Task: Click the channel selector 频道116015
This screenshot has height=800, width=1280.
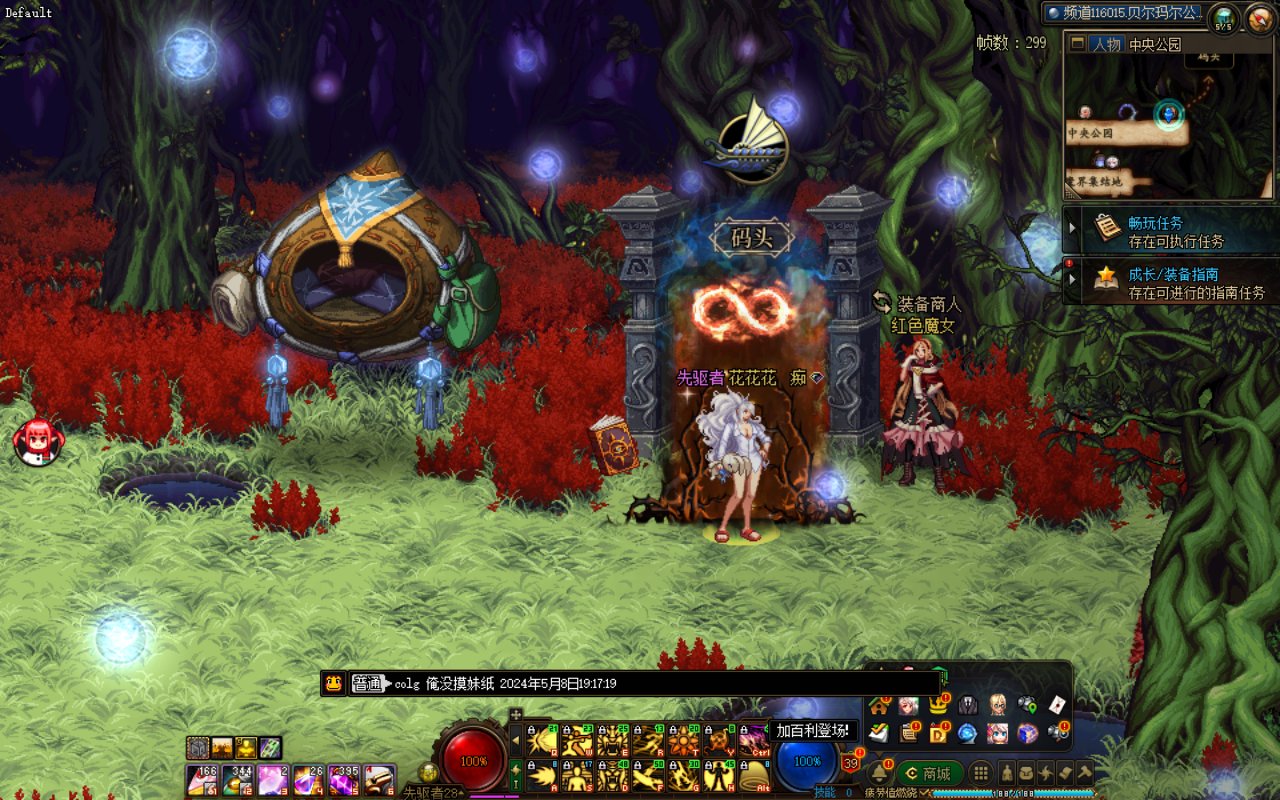Action: coord(1122,13)
